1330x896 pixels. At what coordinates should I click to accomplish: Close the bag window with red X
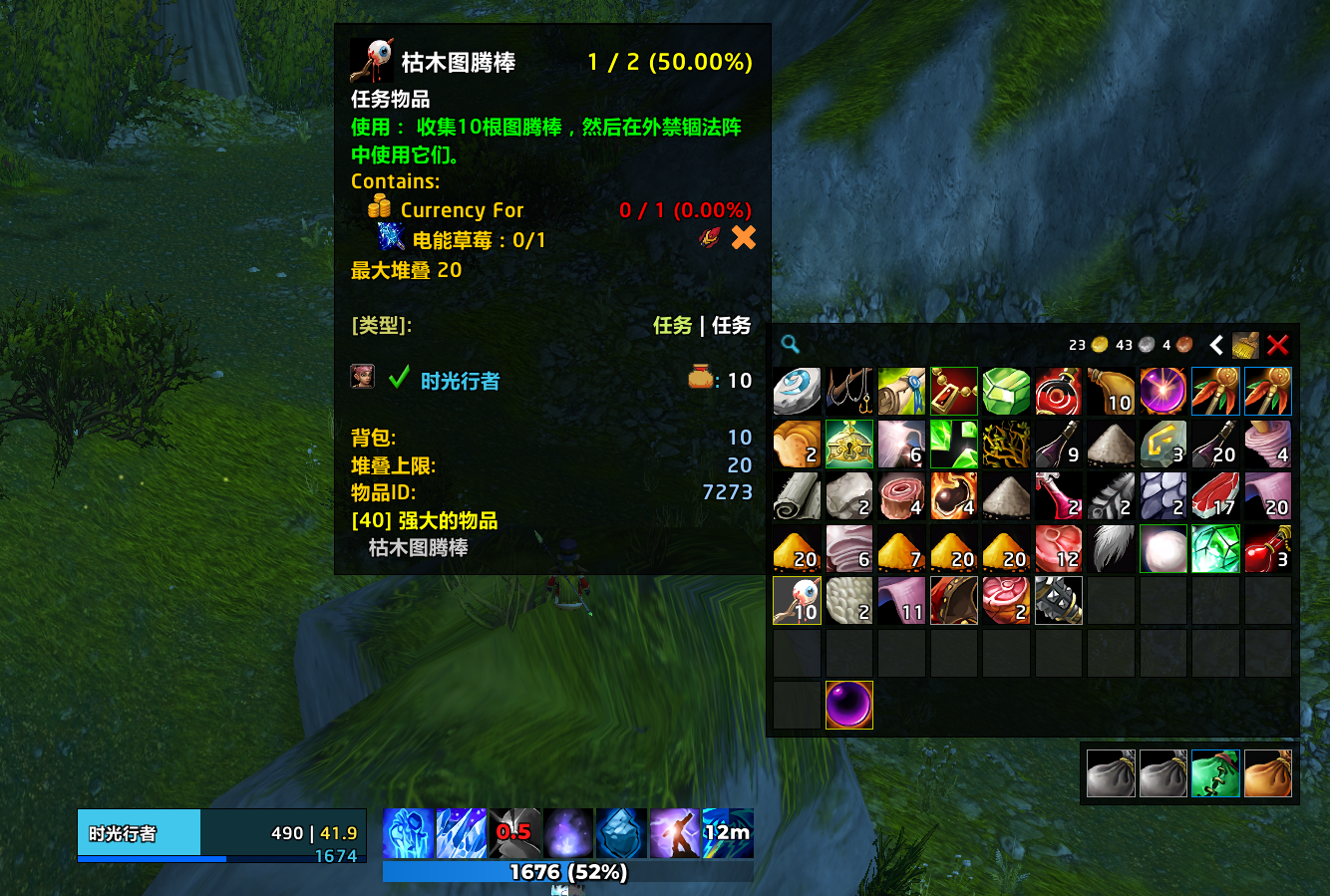coord(1277,345)
